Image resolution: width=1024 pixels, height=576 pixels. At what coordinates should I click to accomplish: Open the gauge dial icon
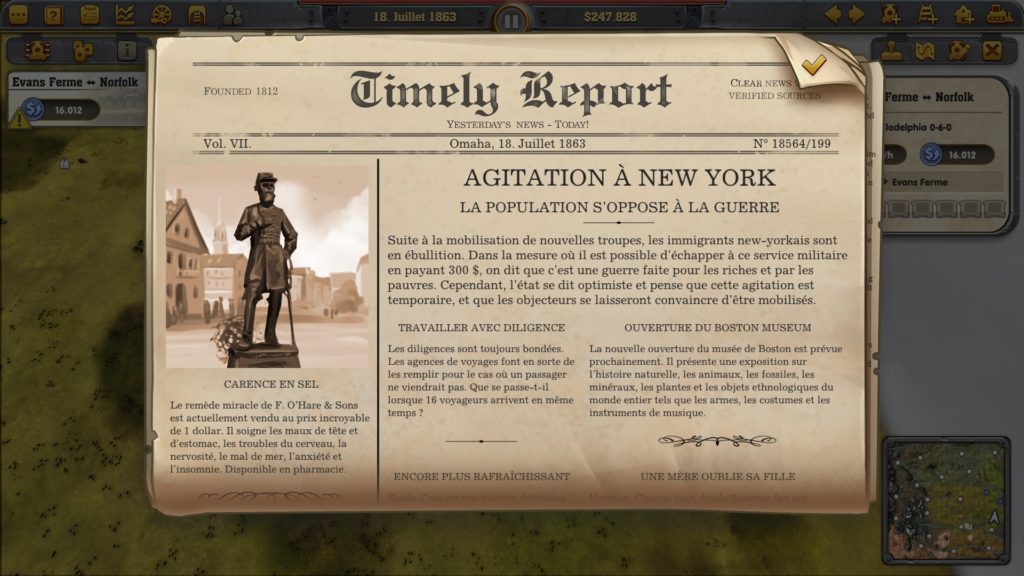coord(161,15)
